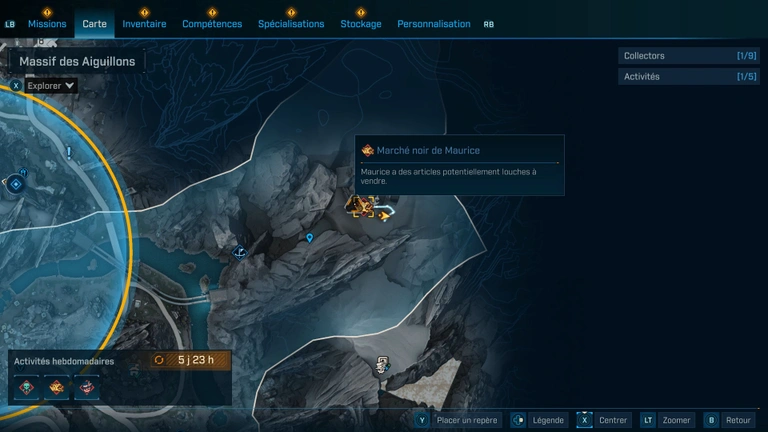Open the Missions tab
The height and width of the screenshot is (432, 768).
[47, 24]
